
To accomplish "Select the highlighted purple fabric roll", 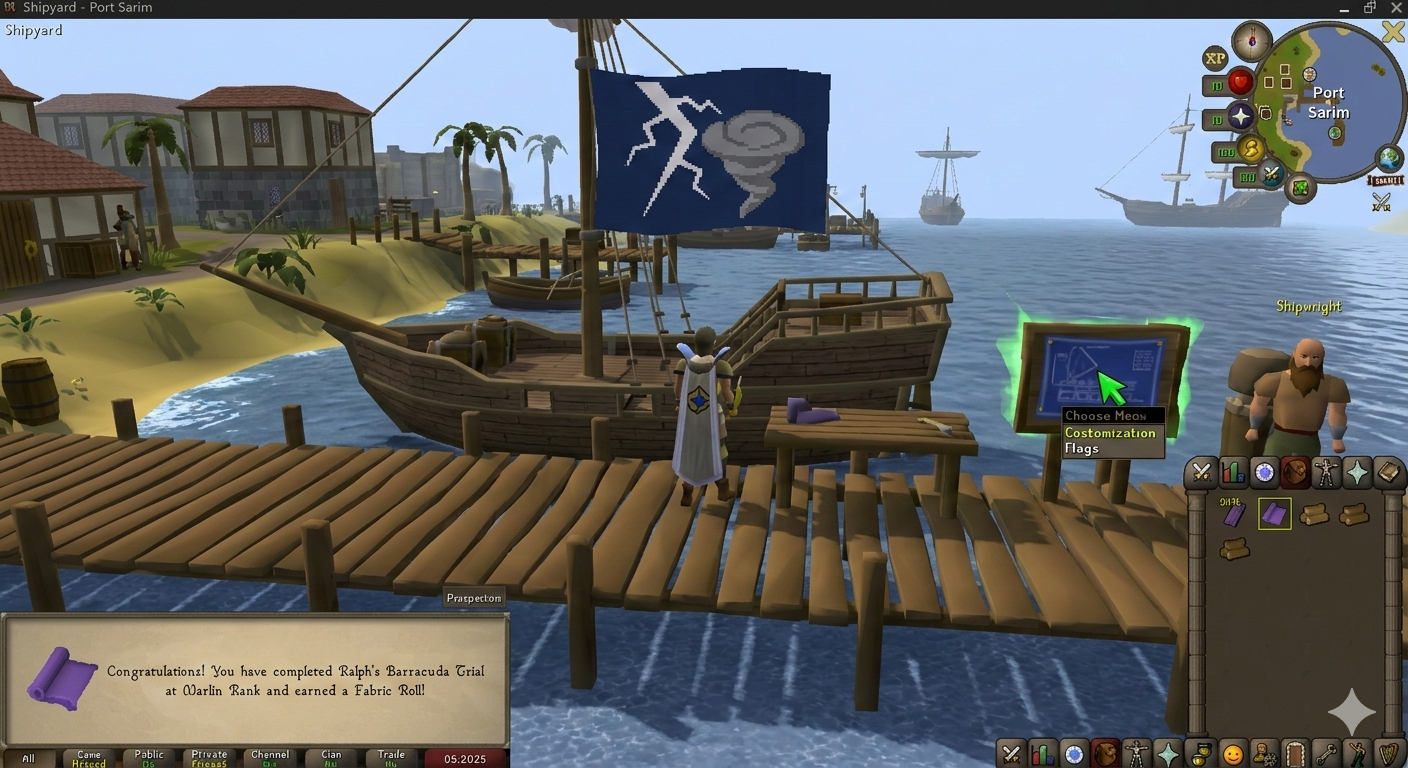I will tap(1274, 514).
